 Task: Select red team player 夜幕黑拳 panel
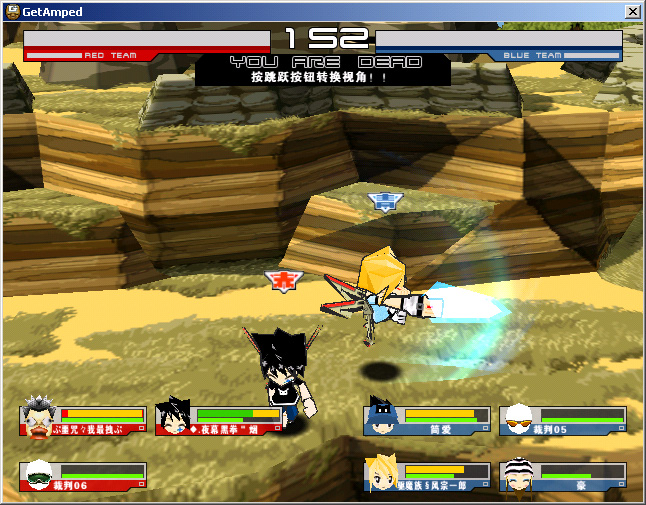[220, 421]
